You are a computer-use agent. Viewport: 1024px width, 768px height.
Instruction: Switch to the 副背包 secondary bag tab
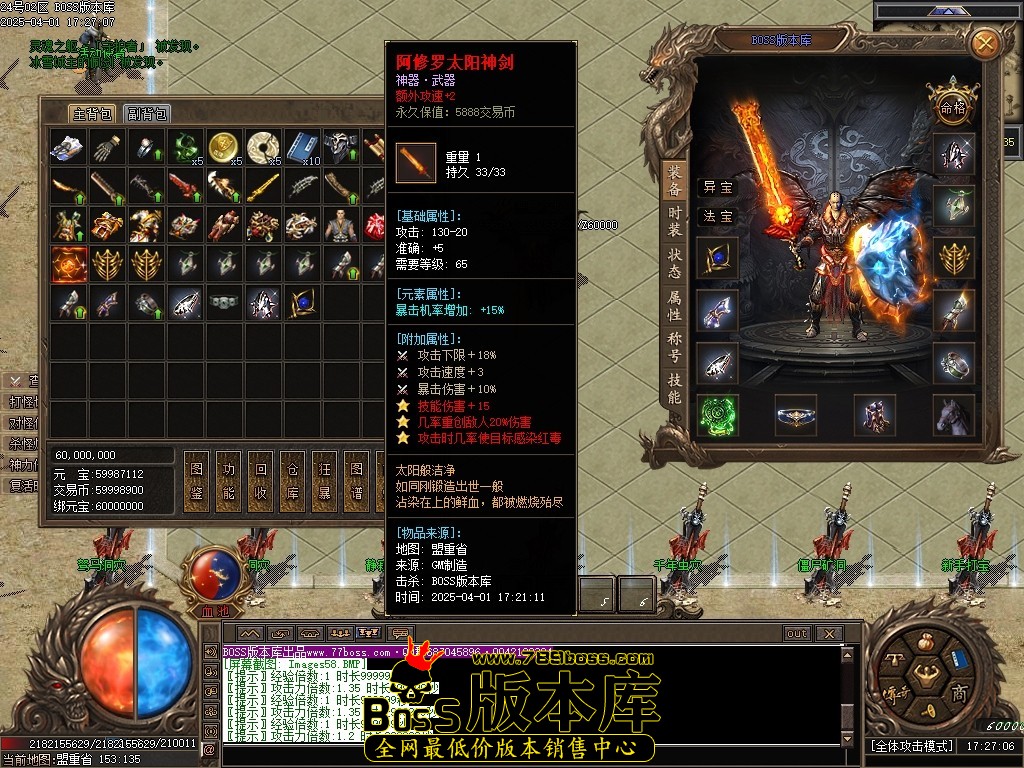pyautogui.click(x=147, y=114)
